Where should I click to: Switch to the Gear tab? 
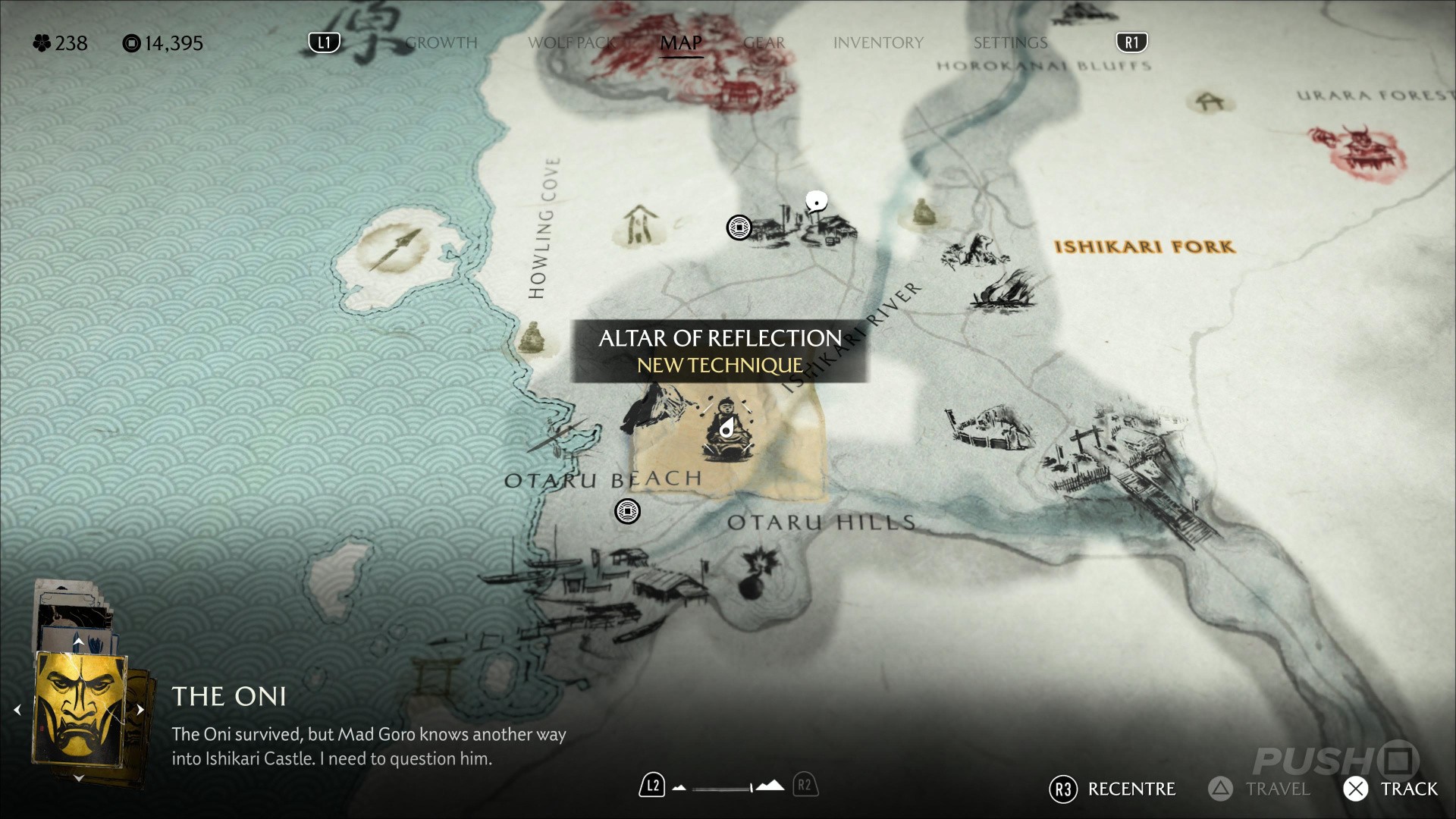click(764, 42)
